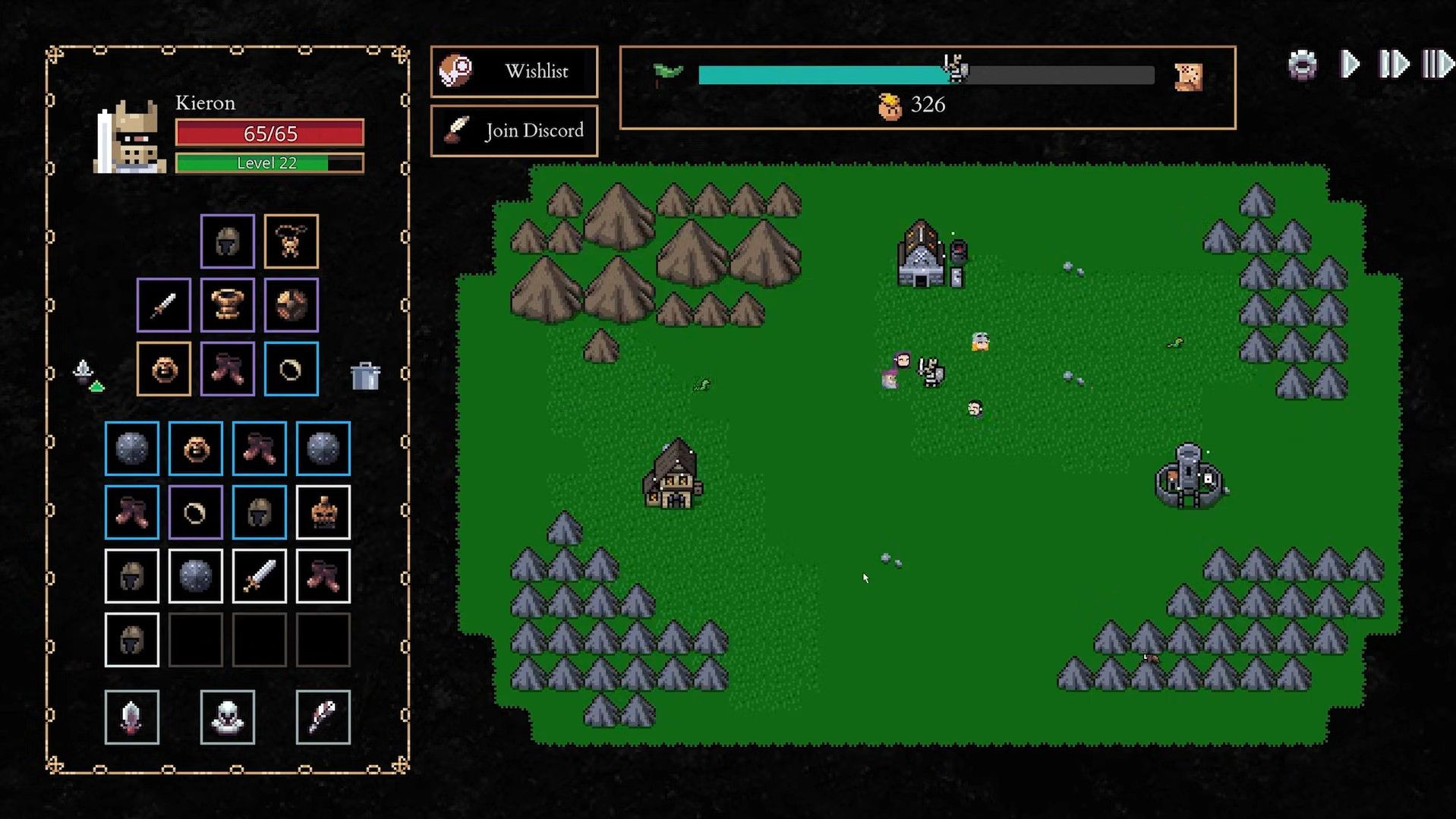The image size is (1456, 819).
Task: Click the Wishlist button on Steam
Action: point(514,71)
